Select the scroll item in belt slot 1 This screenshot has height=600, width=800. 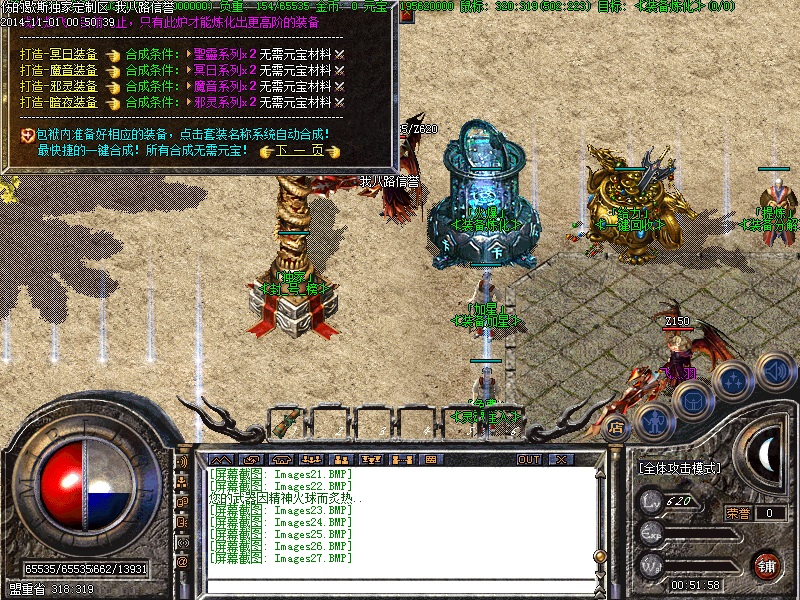pos(286,423)
